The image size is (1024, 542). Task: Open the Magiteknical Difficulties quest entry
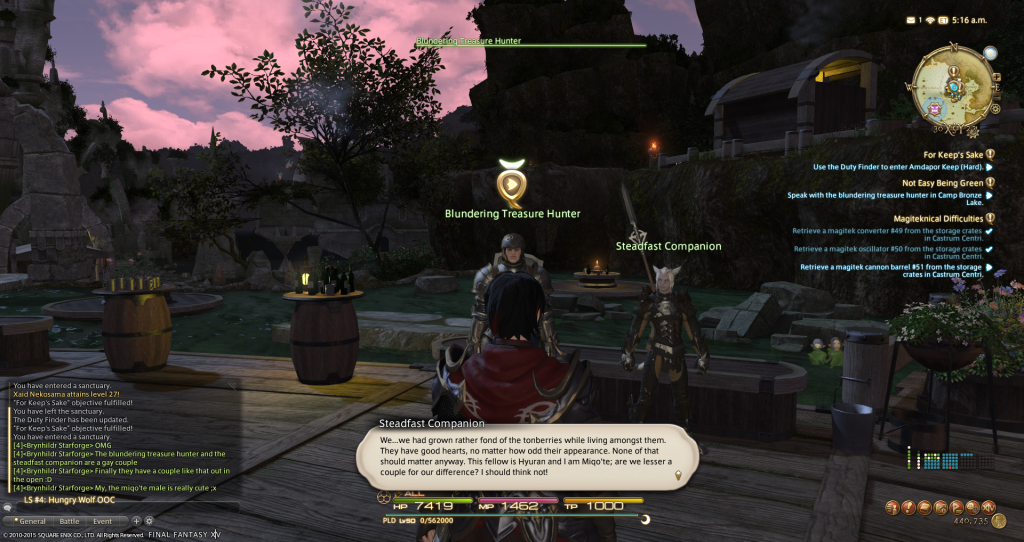point(938,218)
